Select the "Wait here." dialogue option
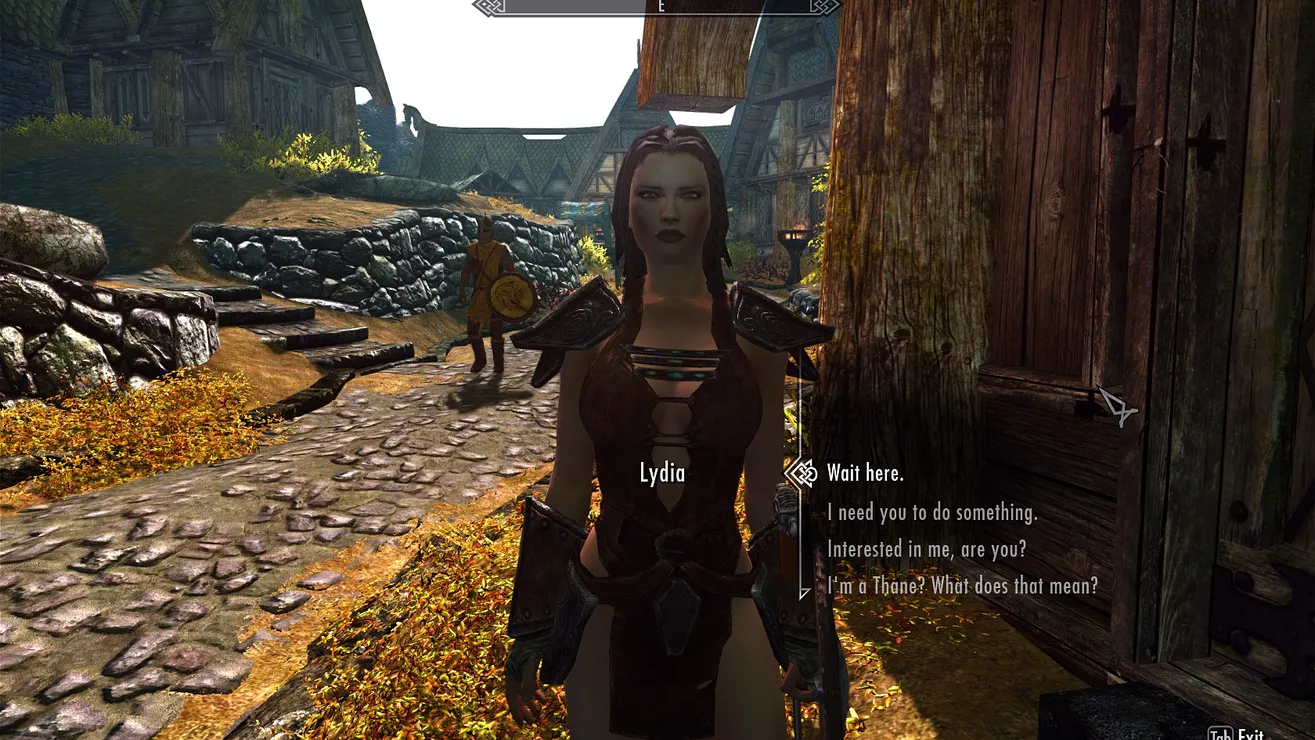The height and width of the screenshot is (740, 1315). pos(864,473)
